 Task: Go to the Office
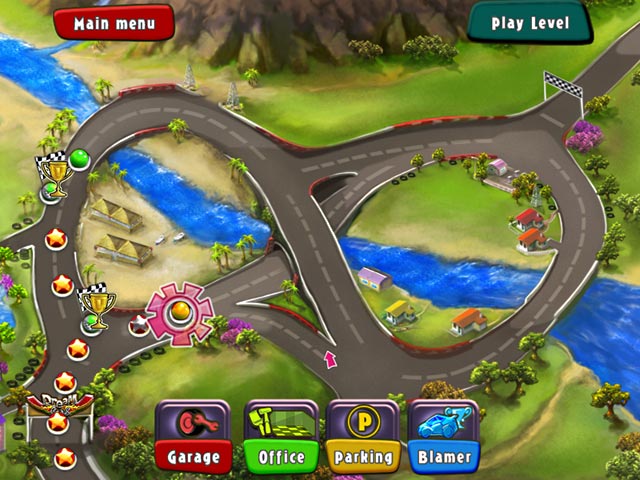click(x=281, y=436)
